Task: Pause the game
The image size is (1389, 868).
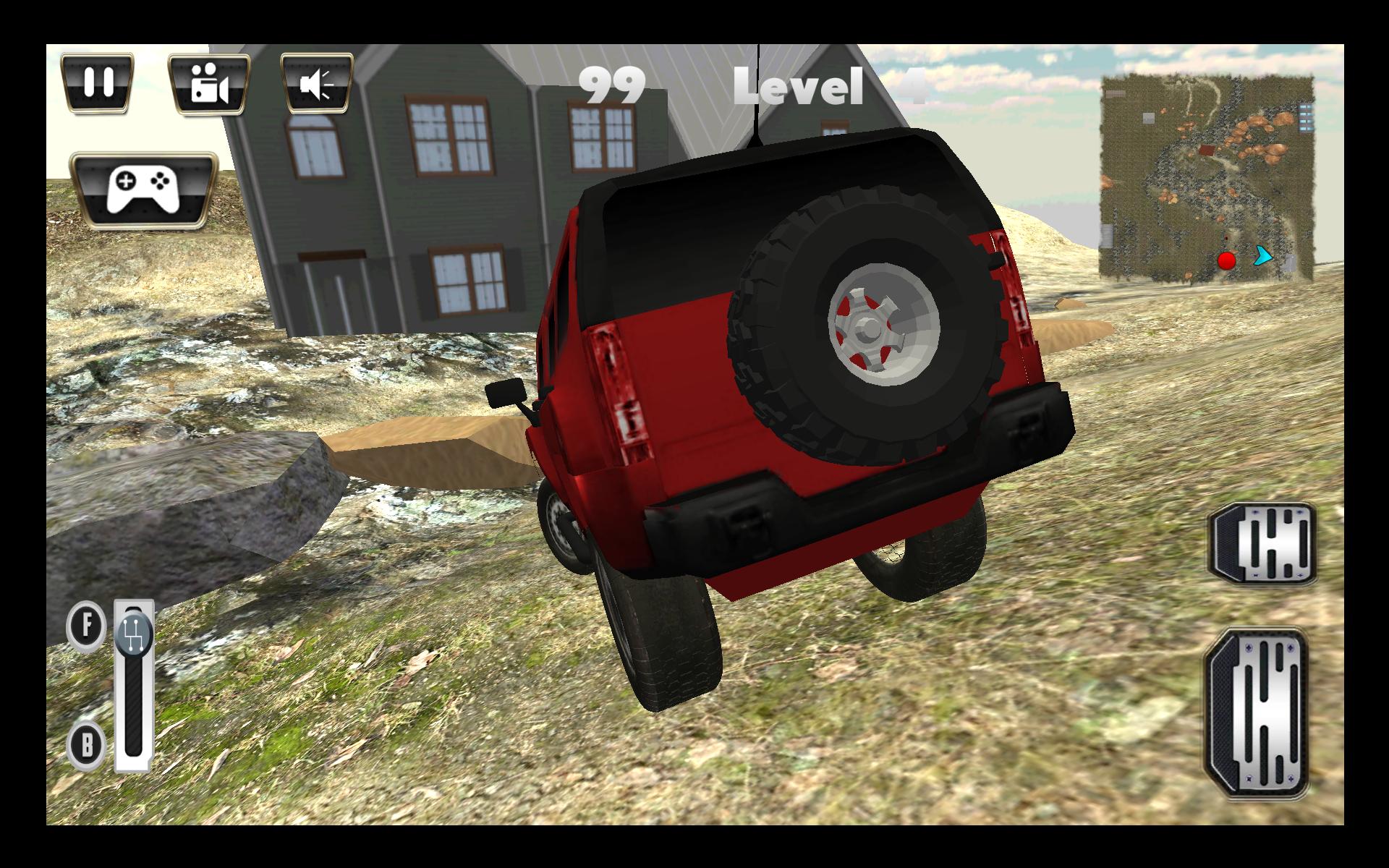Action: click(x=99, y=82)
